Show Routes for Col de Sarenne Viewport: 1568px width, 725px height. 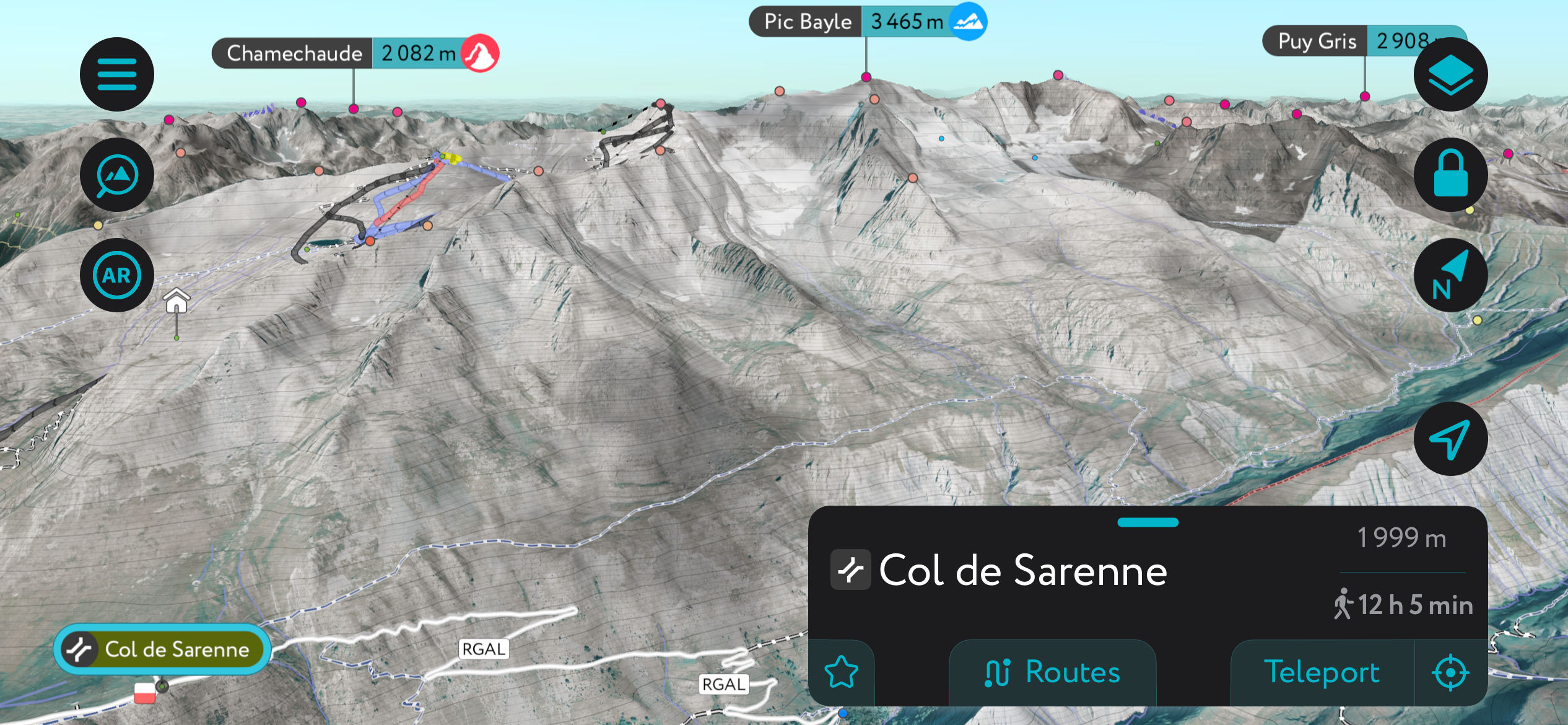(1052, 672)
